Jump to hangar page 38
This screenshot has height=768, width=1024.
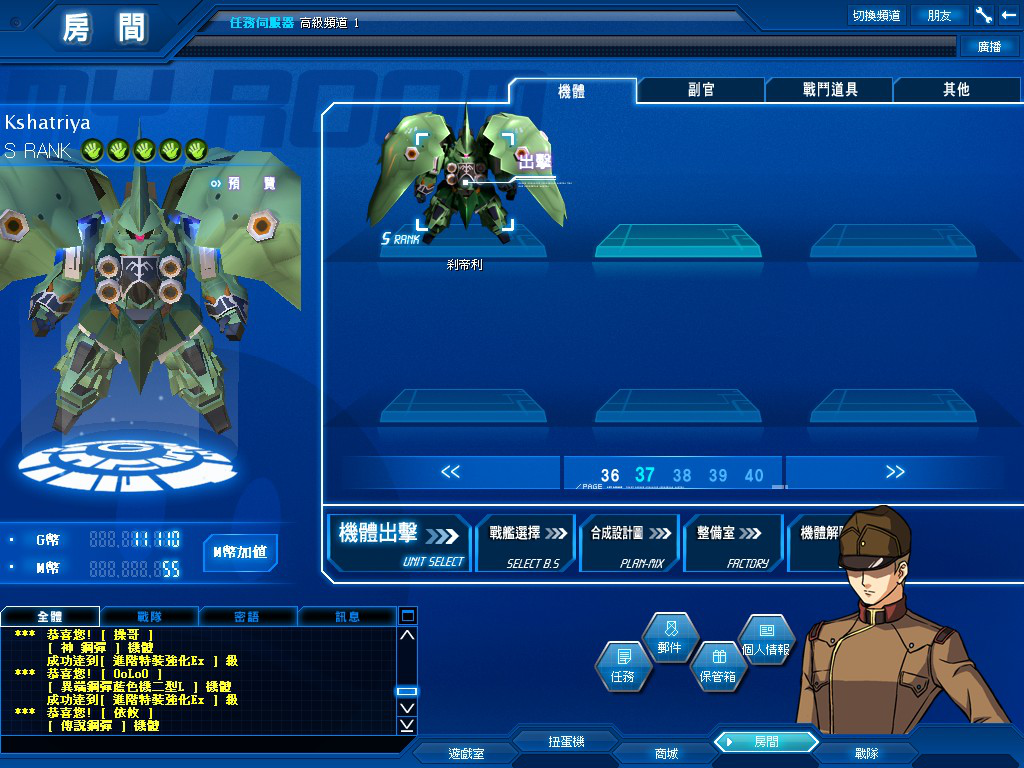(x=682, y=476)
